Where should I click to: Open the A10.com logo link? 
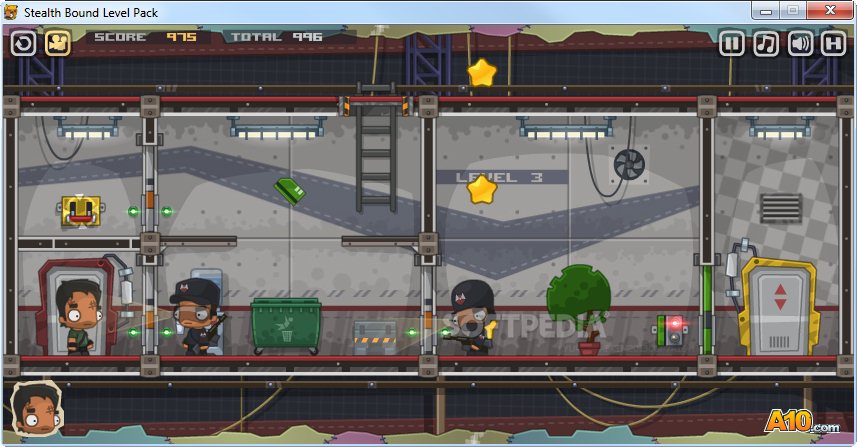[x=802, y=421]
